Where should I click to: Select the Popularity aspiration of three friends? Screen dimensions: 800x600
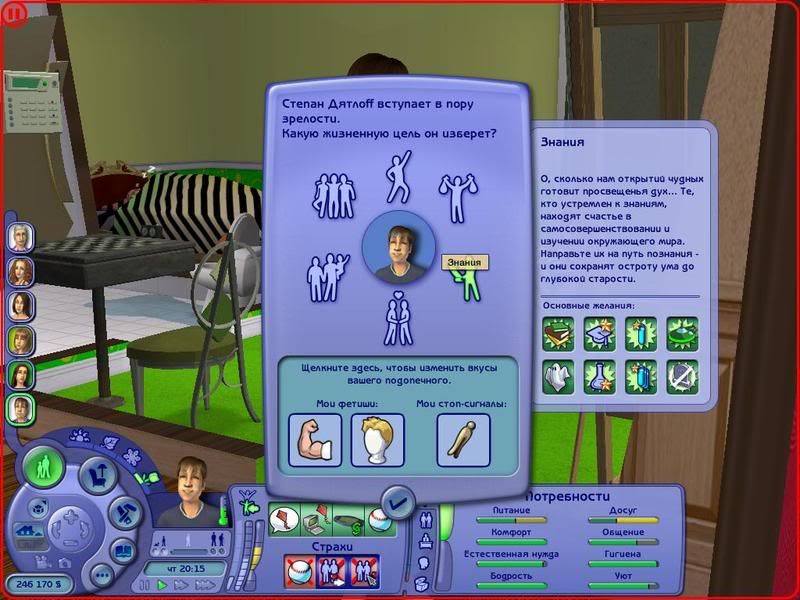pyautogui.click(x=335, y=197)
